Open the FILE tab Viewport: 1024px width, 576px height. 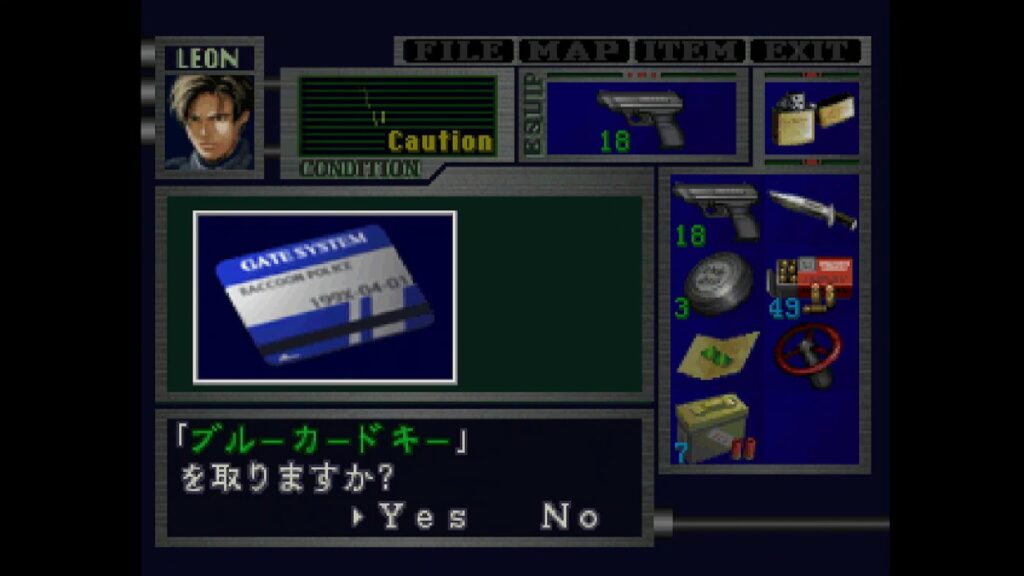click(456, 51)
